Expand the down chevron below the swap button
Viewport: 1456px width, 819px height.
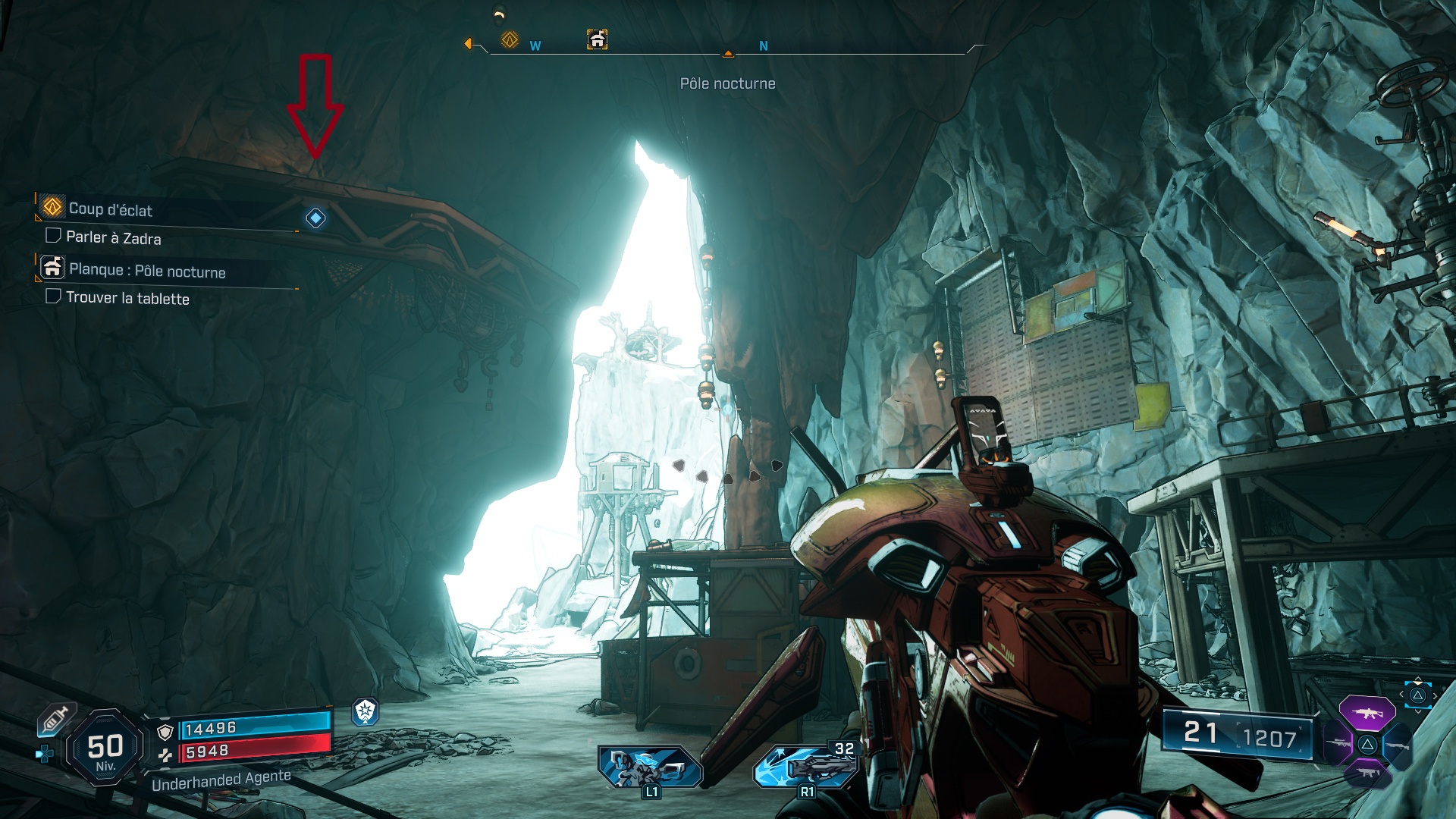tap(1417, 711)
